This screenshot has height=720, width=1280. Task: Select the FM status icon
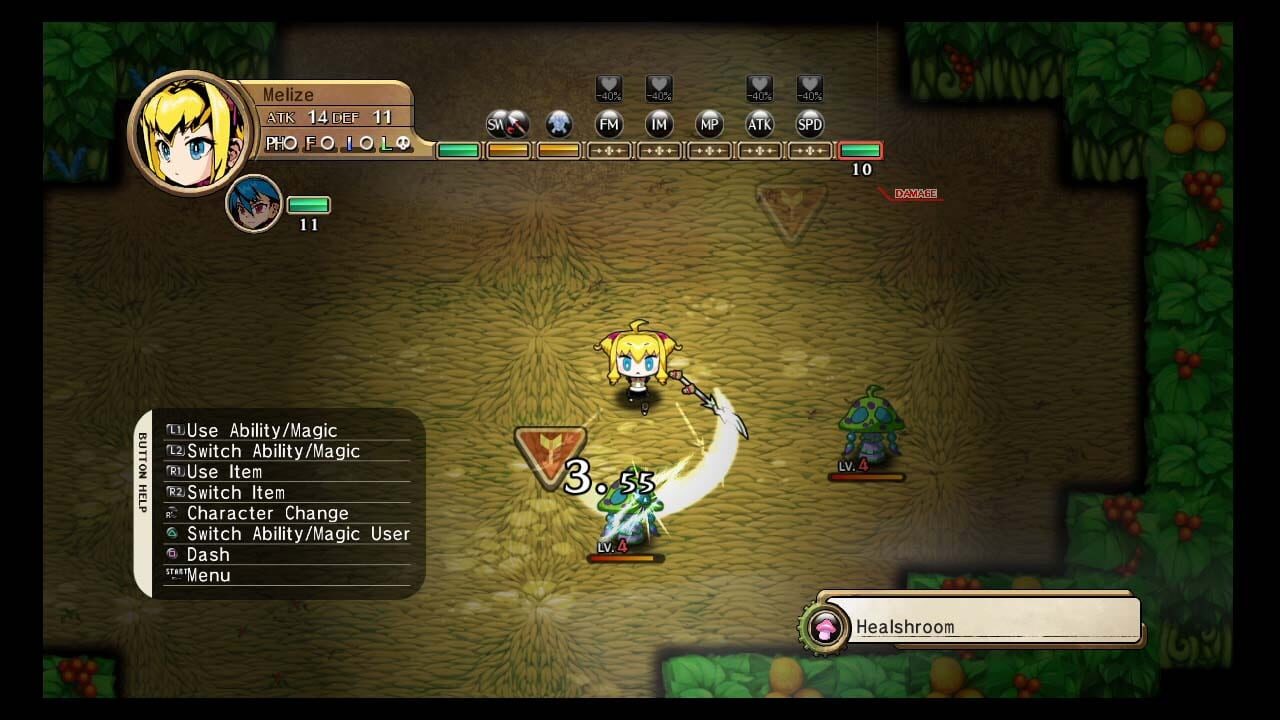click(x=609, y=124)
